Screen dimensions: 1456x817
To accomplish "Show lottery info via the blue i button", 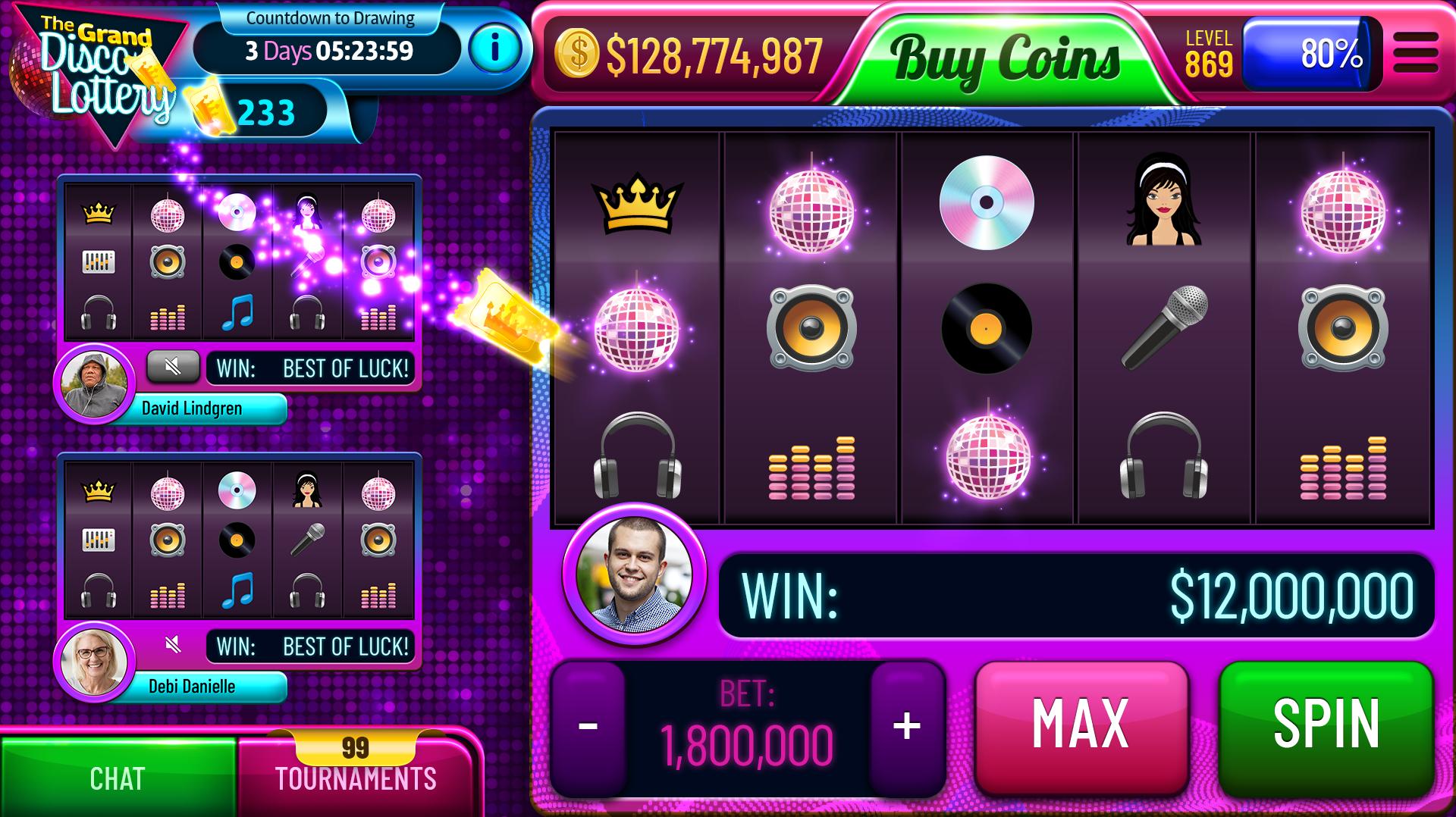I will point(494,49).
